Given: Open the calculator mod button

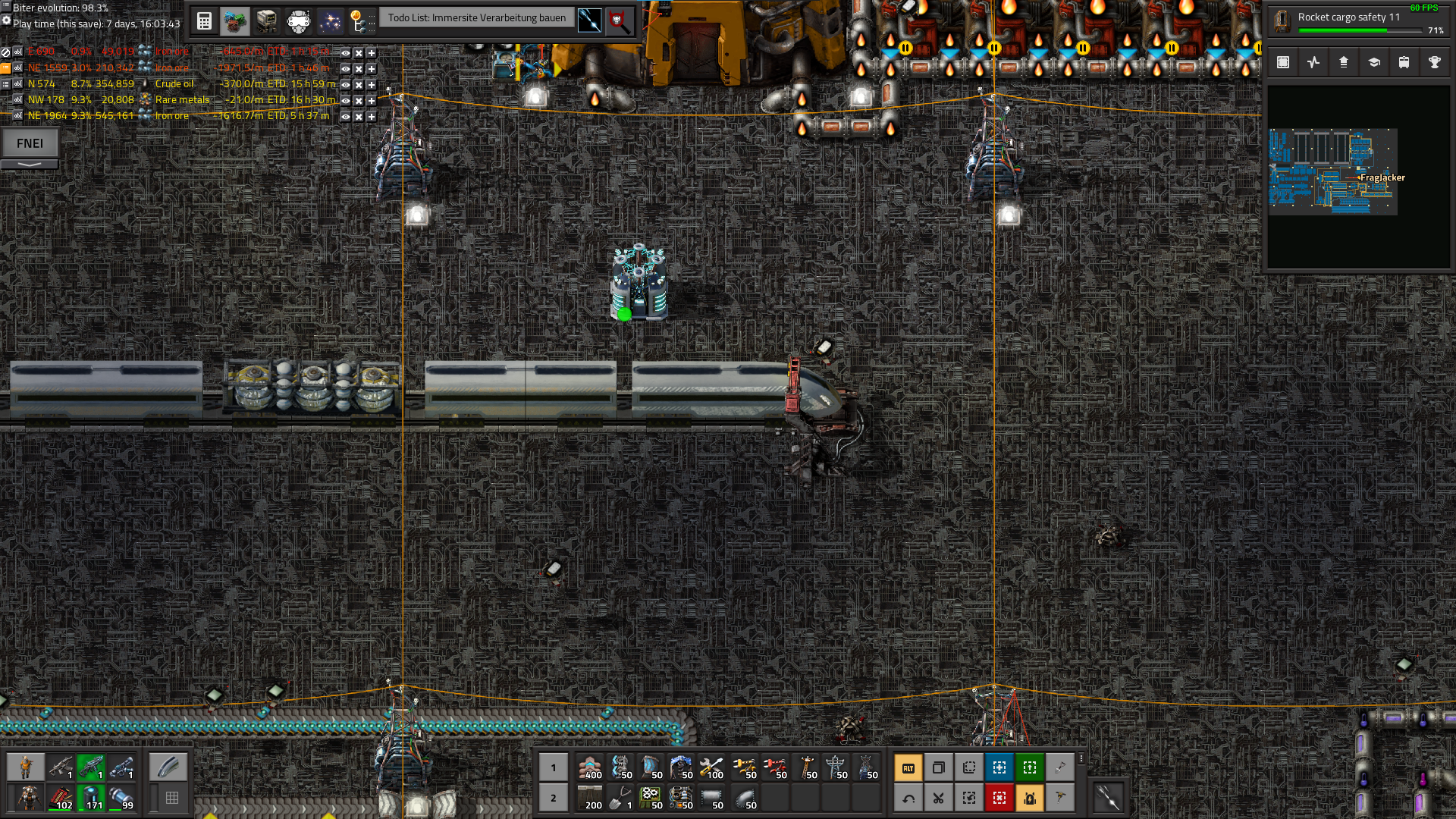Looking at the screenshot, I should pyautogui.click(x=204, y=20).
